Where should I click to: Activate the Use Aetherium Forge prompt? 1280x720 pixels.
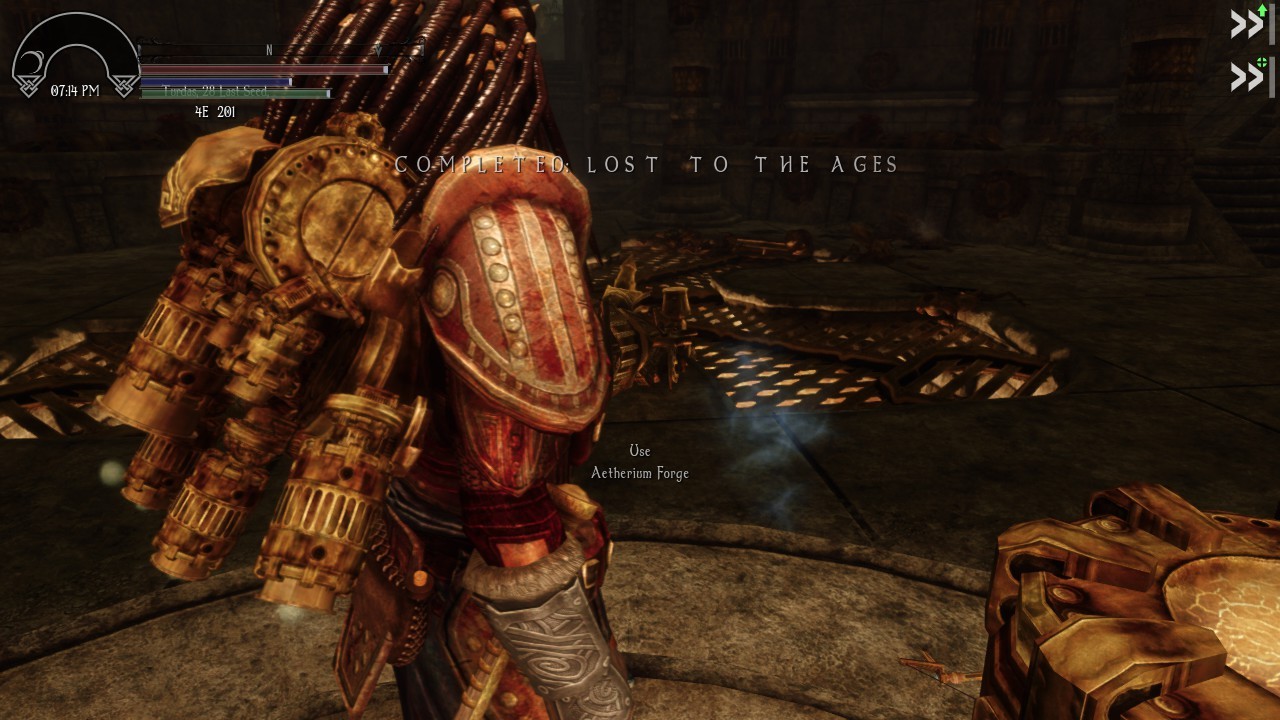(x=641, y=462)
